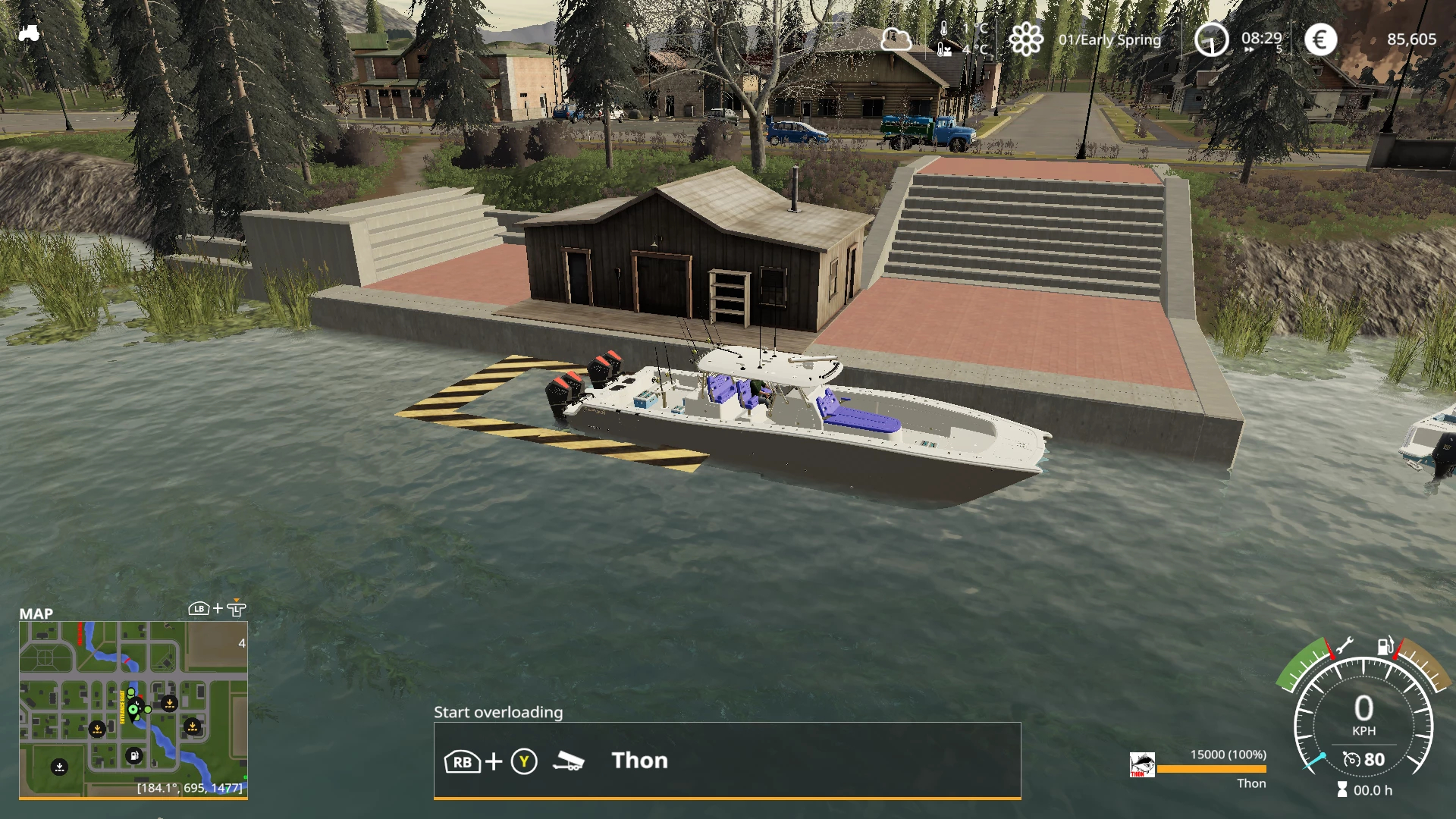Select the clock icon beside the time
This screenshot has height=819, width=1456.
pyautogui.click(x=1211, y=39)
